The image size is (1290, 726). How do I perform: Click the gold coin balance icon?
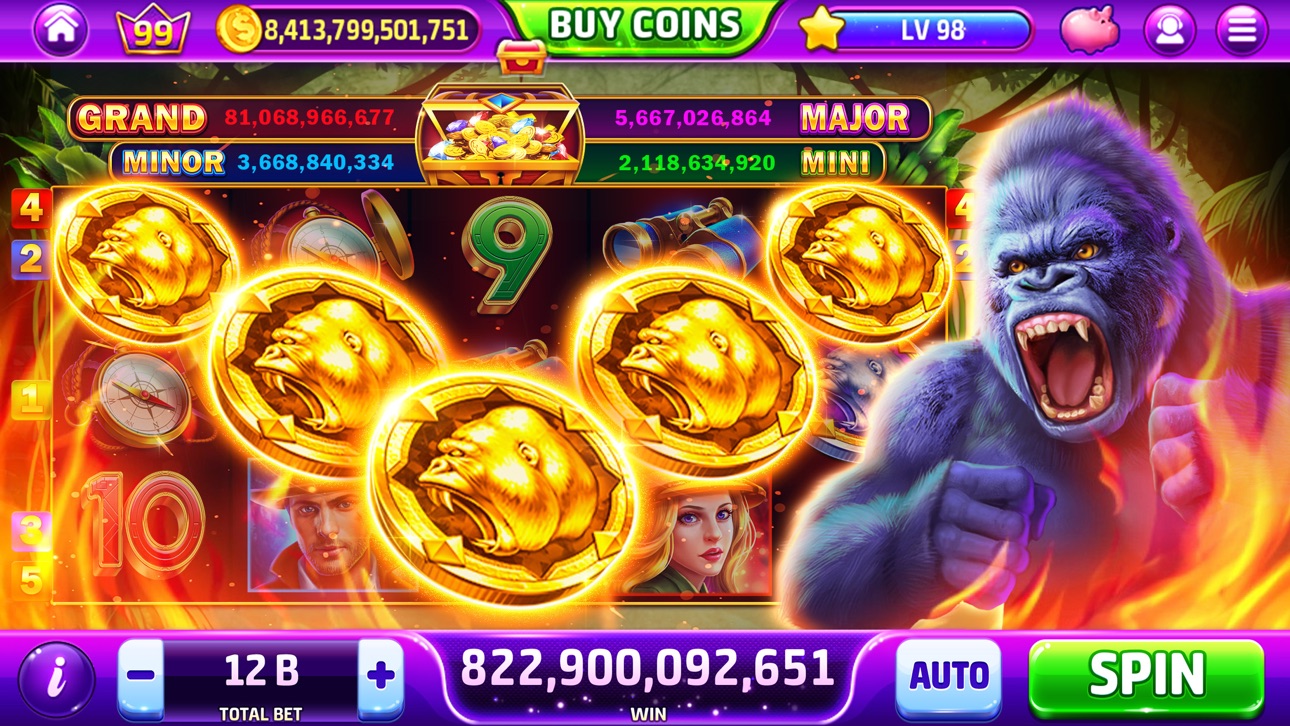coord(238,27)
